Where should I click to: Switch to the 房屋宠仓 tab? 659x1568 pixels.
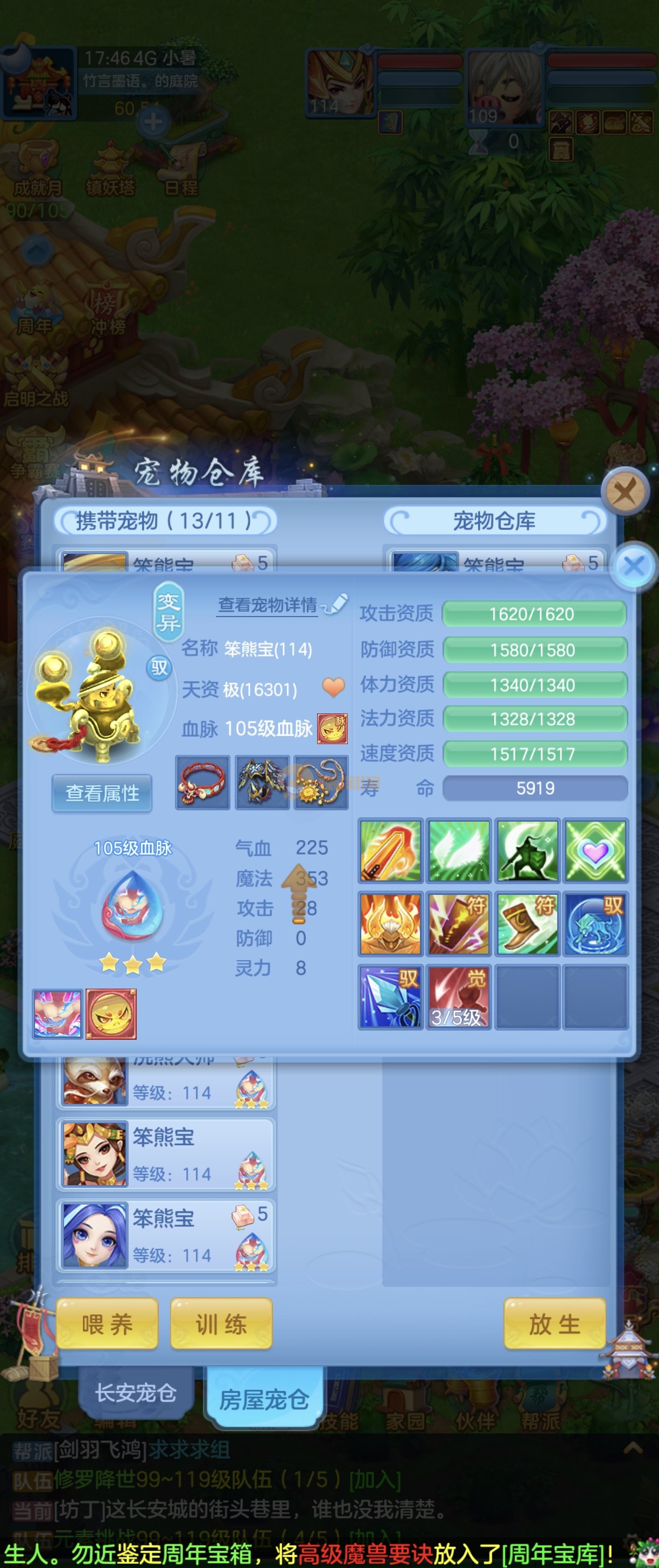264,1399
